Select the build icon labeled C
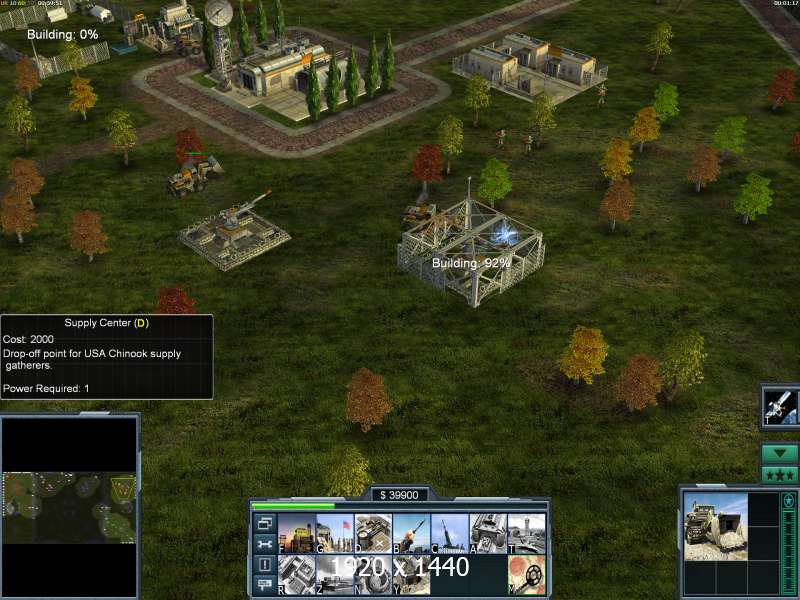This screenshot has width=800, height=600. click(449, 533)
